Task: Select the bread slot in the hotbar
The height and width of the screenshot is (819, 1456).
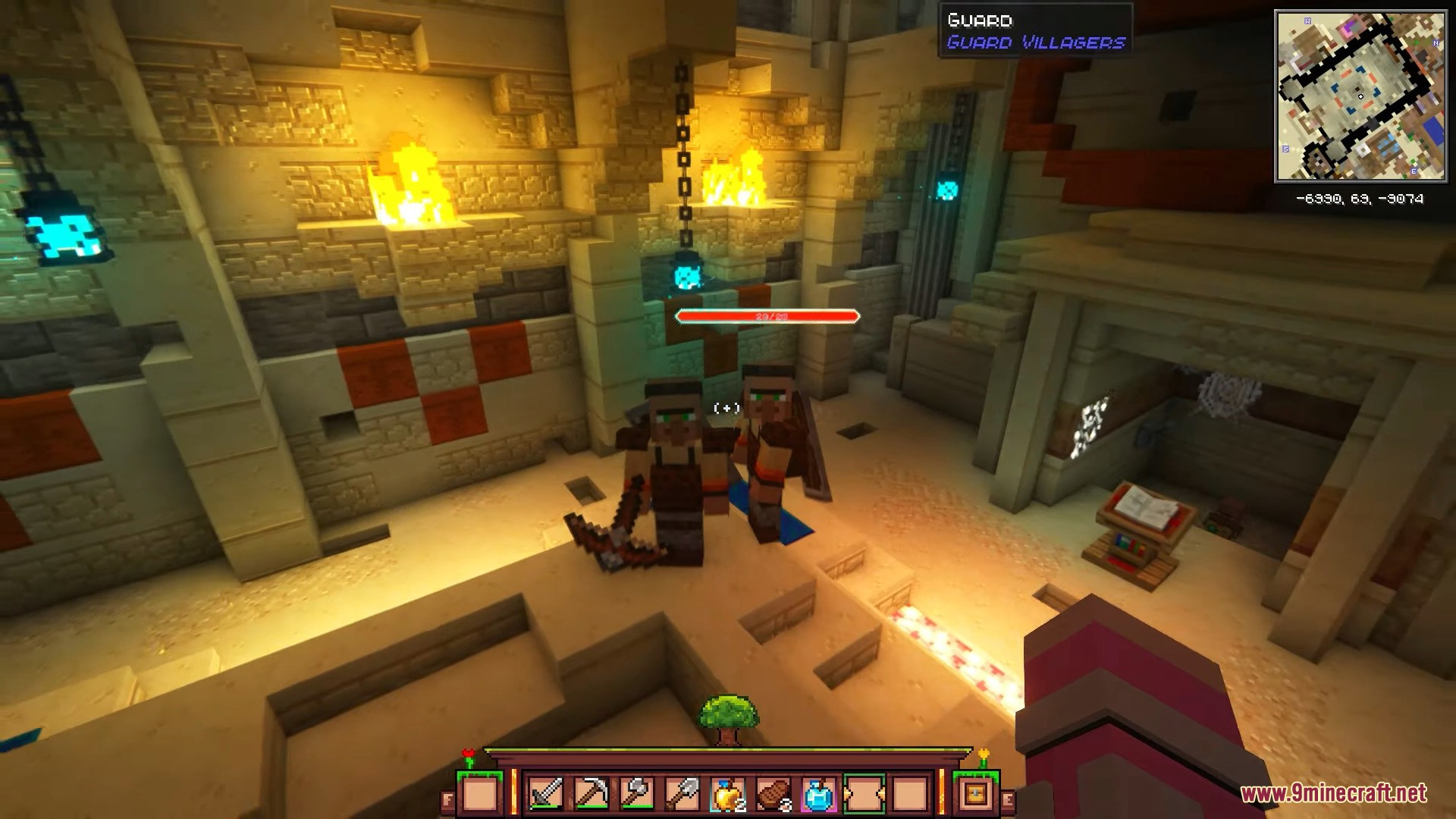Action: (773, 794)
